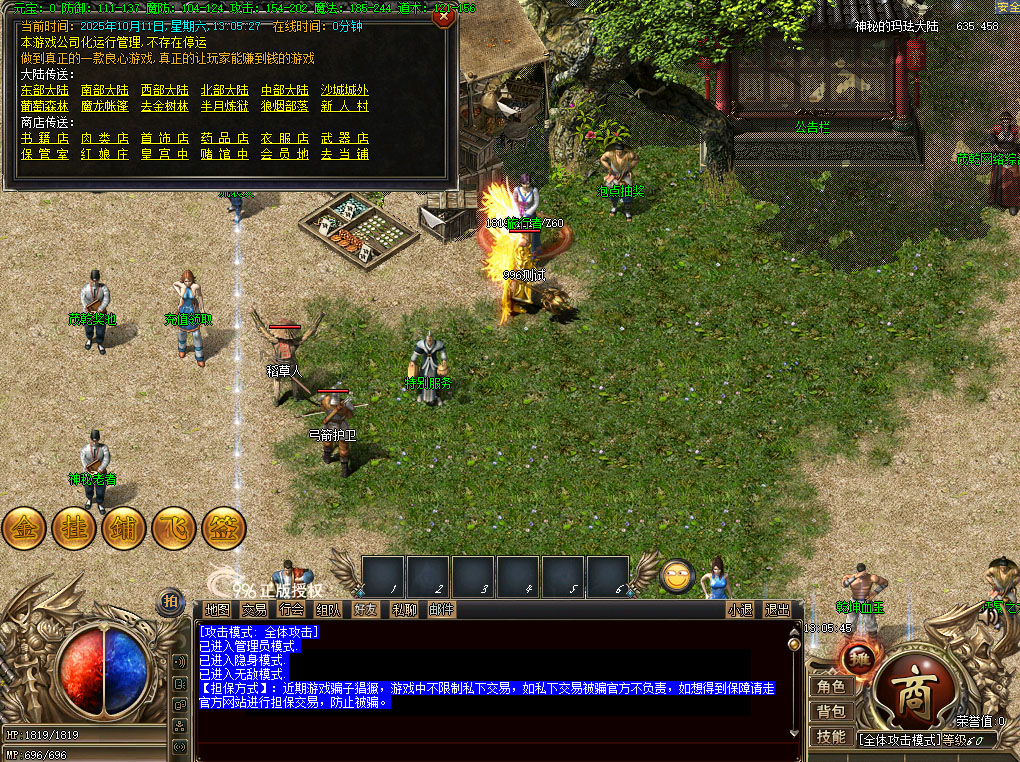Activate the round 飞 button

coord(174,528)
